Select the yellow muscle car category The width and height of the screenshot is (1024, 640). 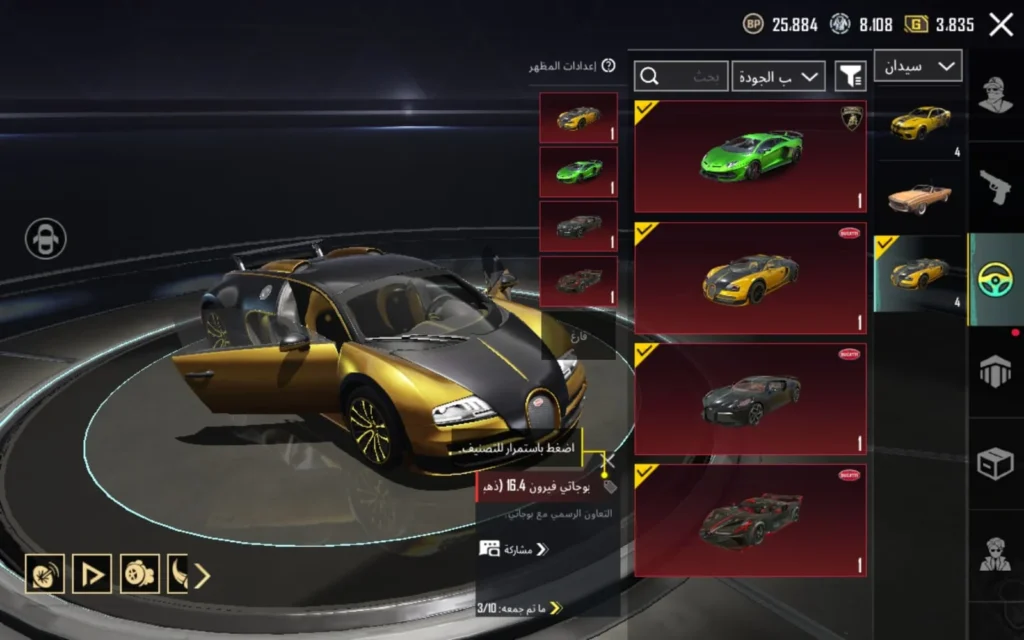(919, 124)
